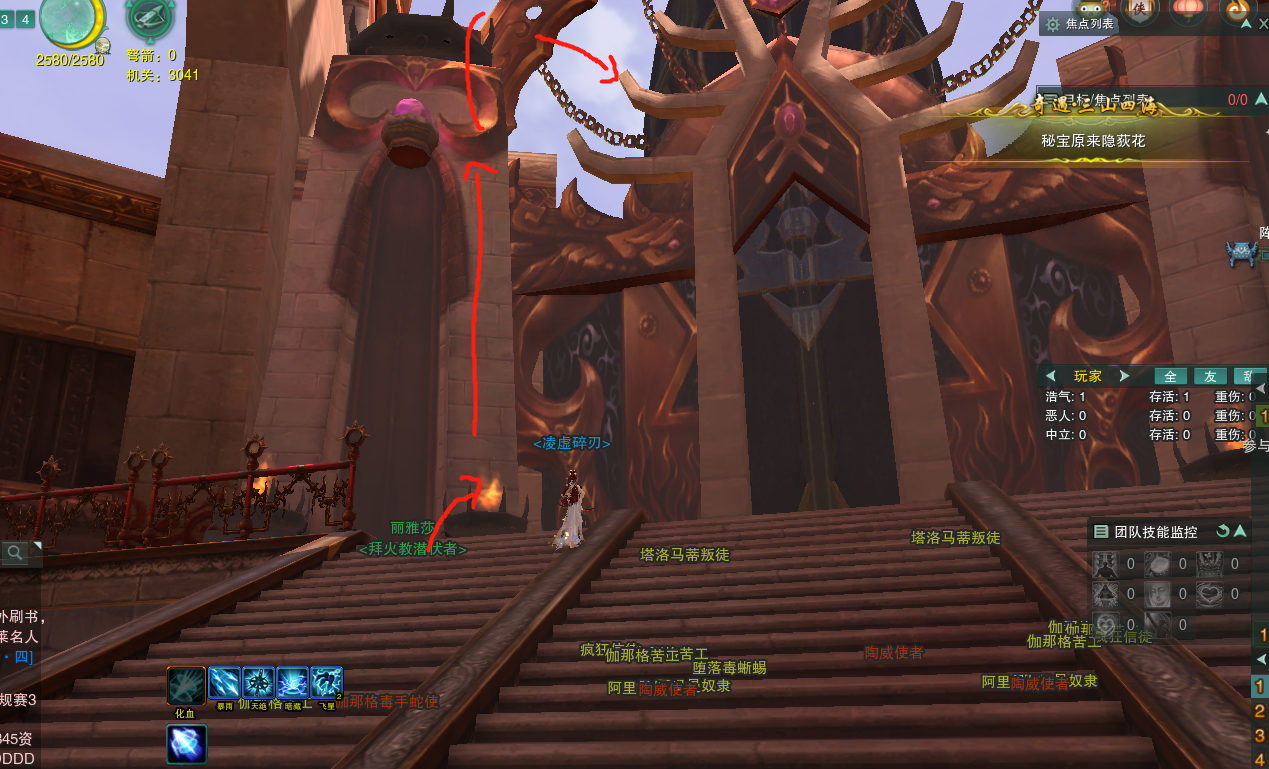Collapse the 团队技能监控 panel
1269x769 pixels.
(x=1240, y=532)
